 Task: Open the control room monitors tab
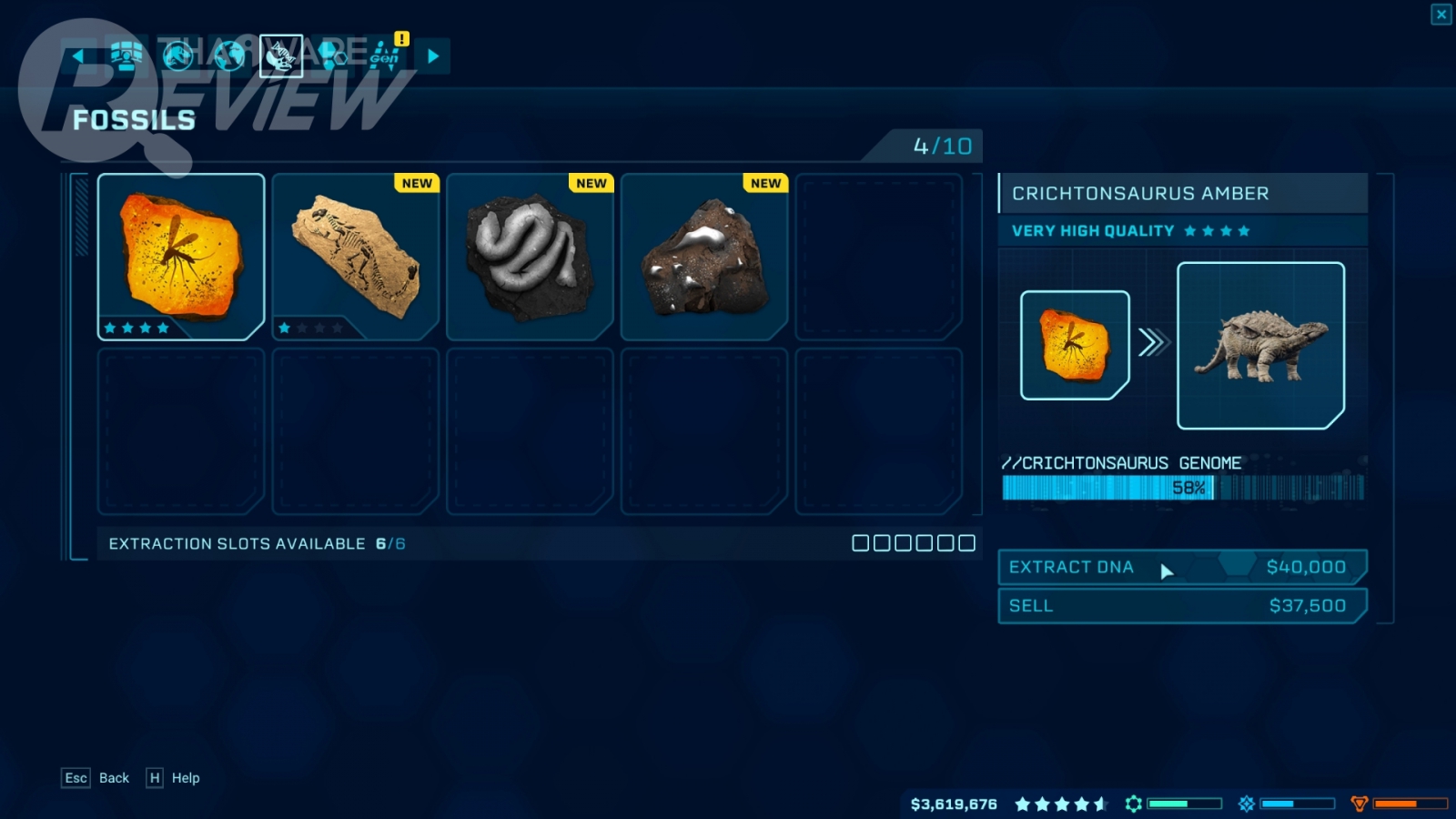(126, 56)
